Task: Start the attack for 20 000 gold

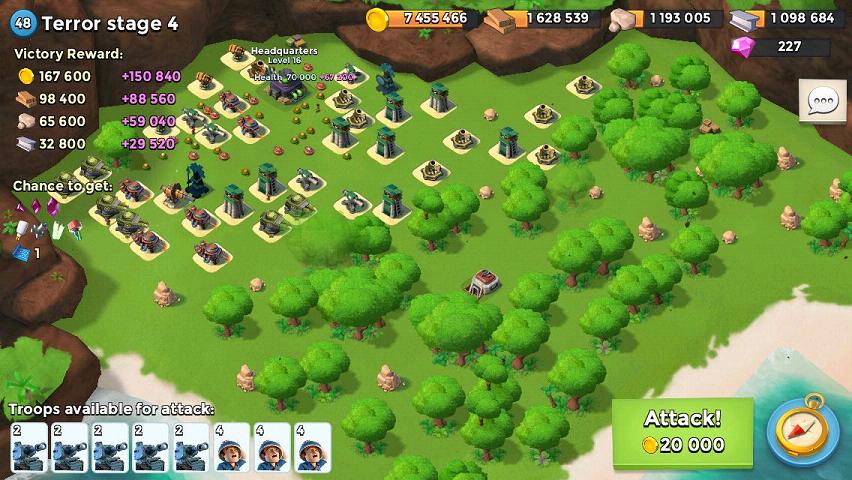Action: 682,432
